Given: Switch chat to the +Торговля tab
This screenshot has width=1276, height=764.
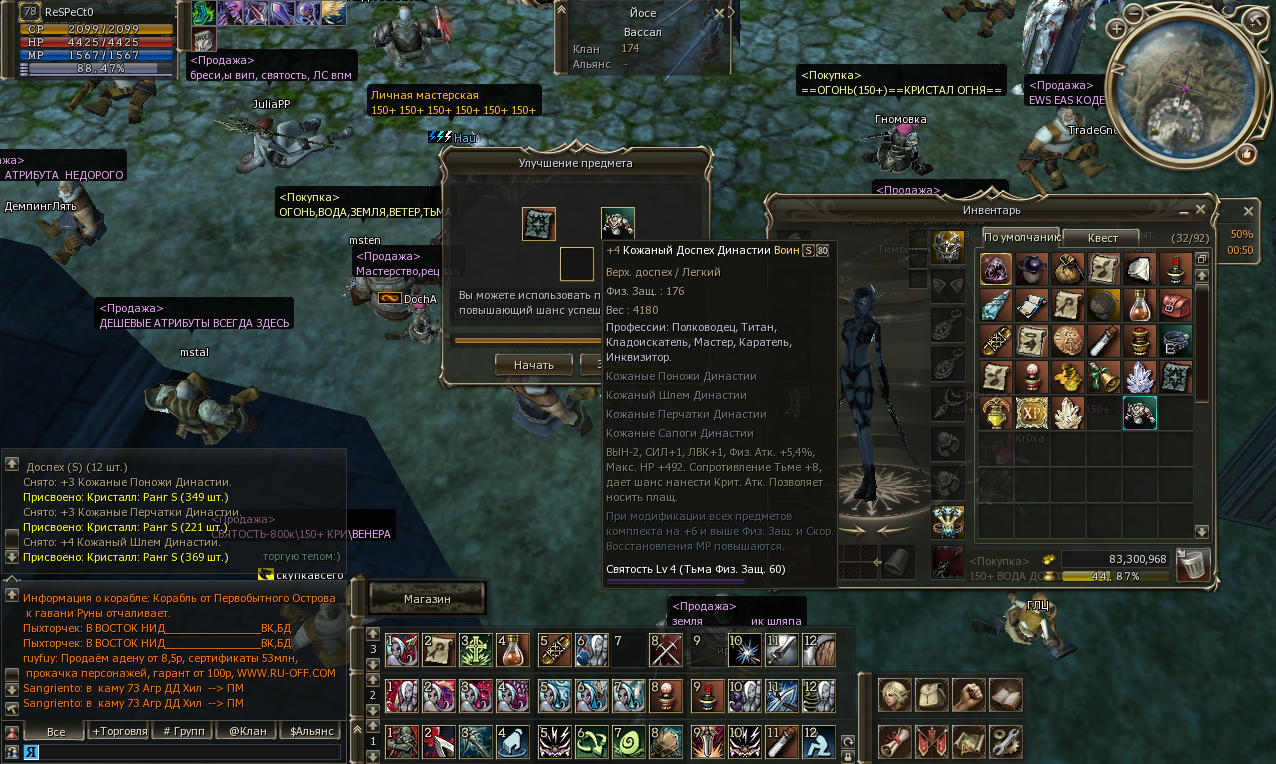Looking at the screenshot, I should coord(119,731).
